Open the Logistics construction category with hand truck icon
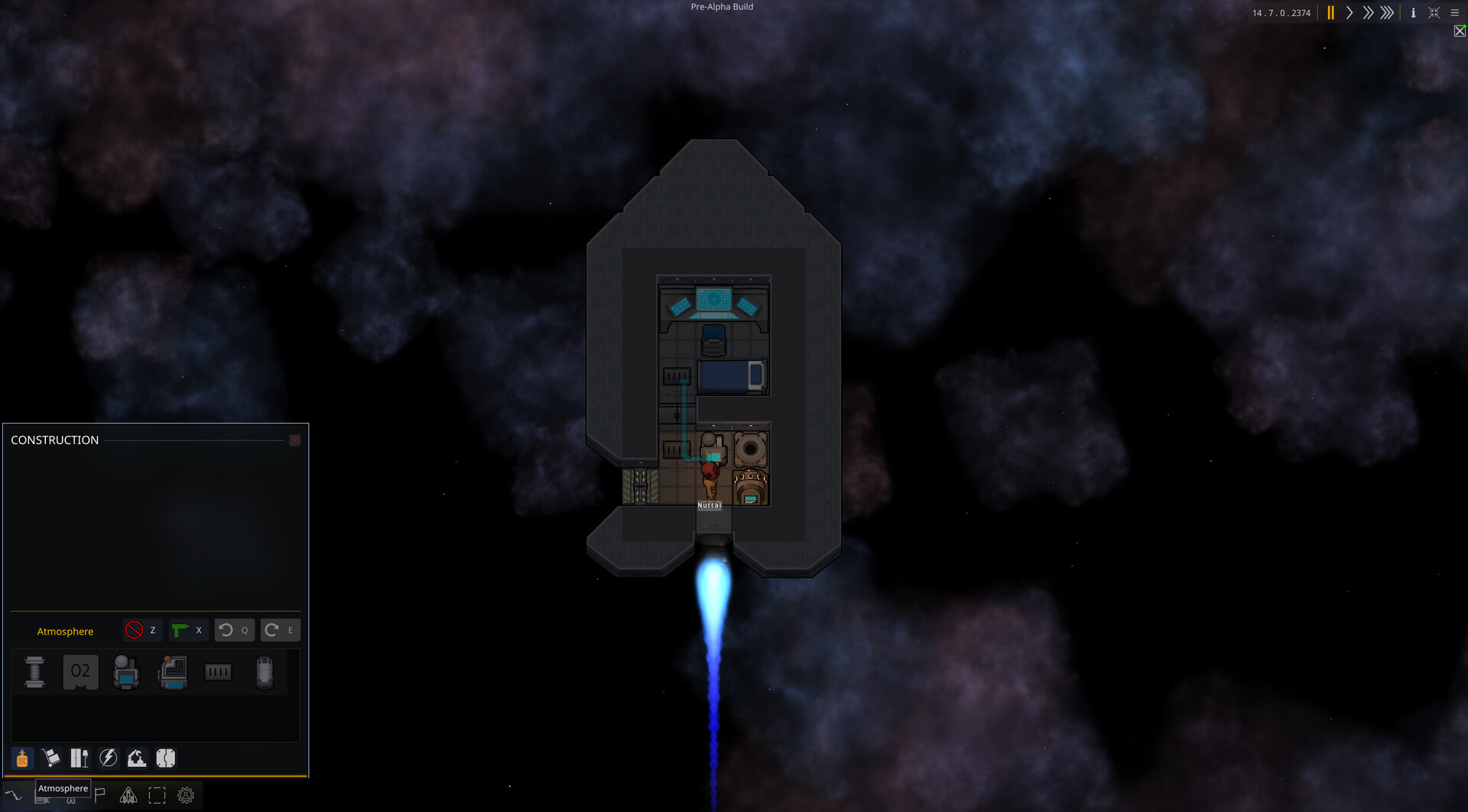 [50, 758]
